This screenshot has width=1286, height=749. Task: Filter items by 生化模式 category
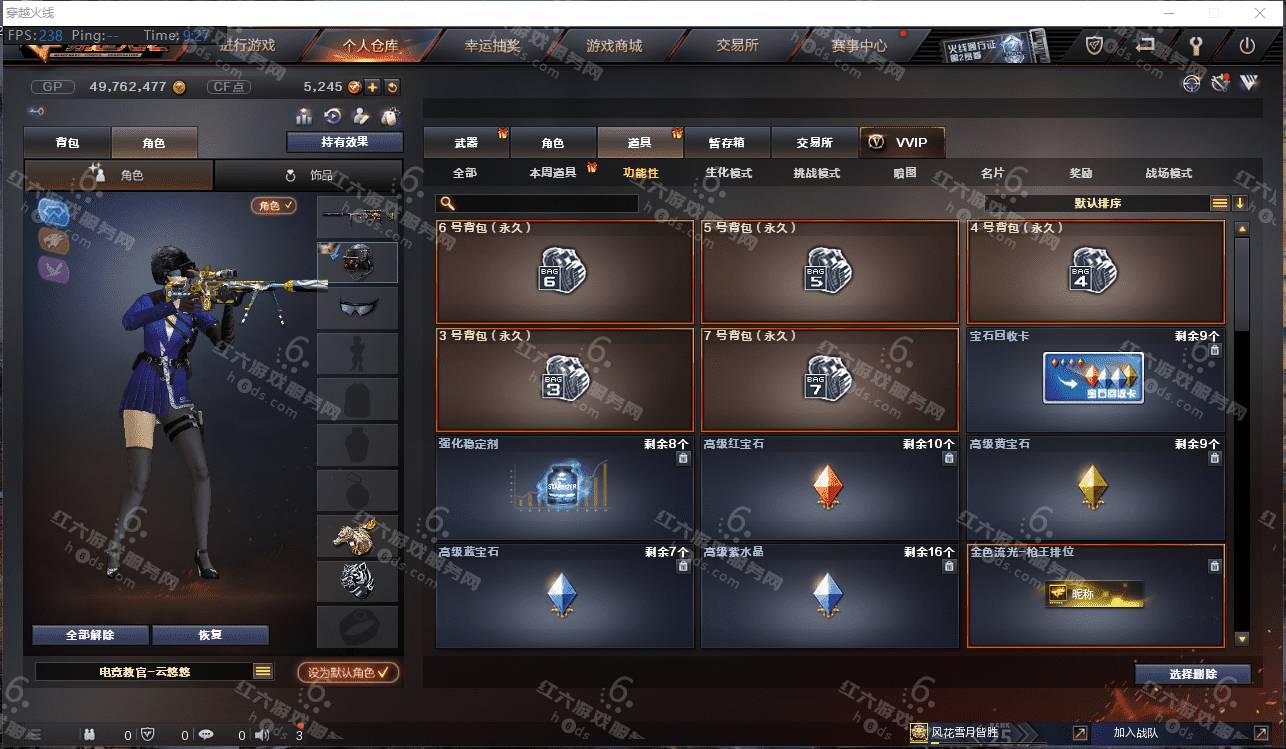728,173
